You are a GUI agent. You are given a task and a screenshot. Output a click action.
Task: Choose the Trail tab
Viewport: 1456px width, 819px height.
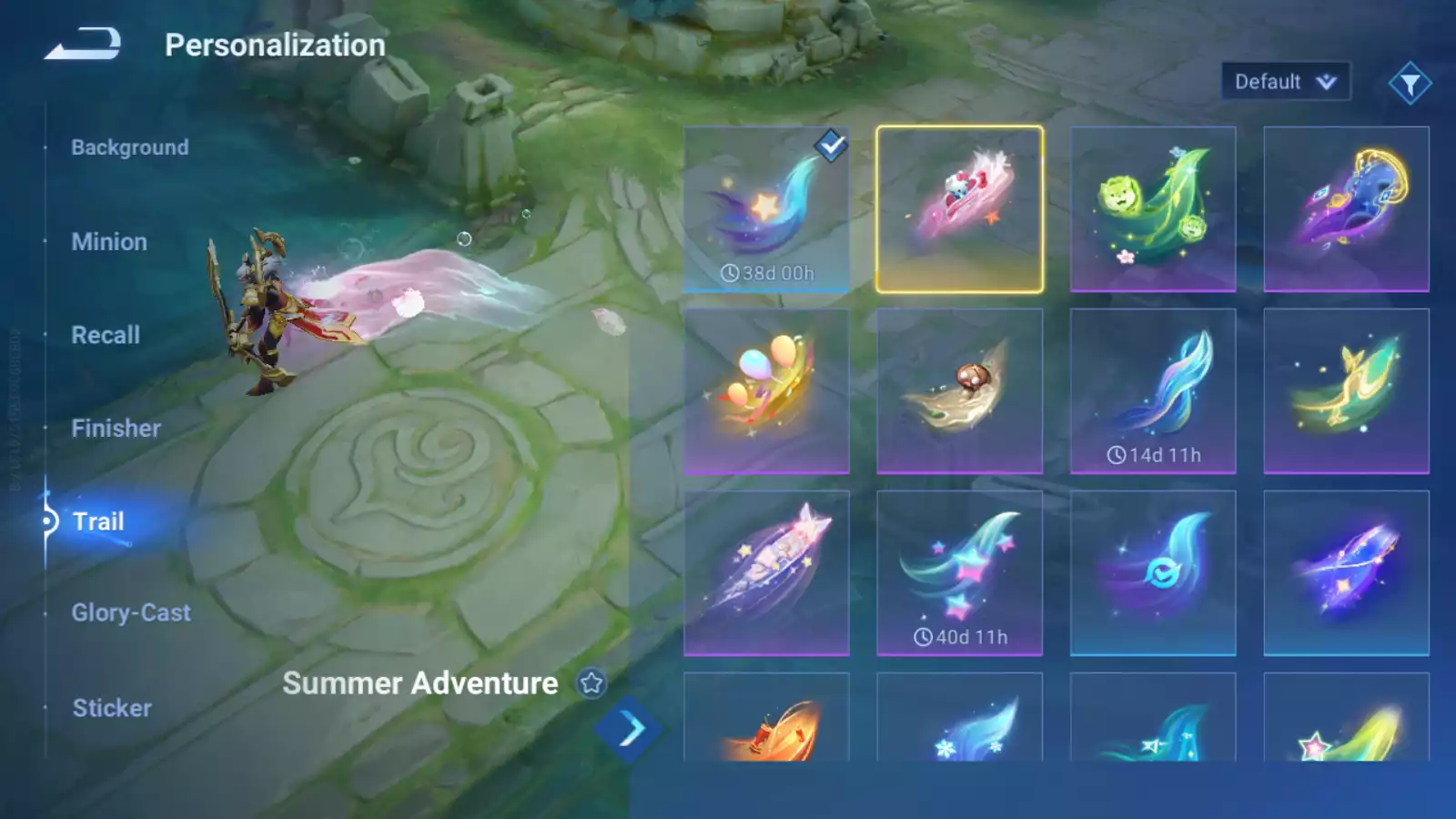tap(98, 521)
